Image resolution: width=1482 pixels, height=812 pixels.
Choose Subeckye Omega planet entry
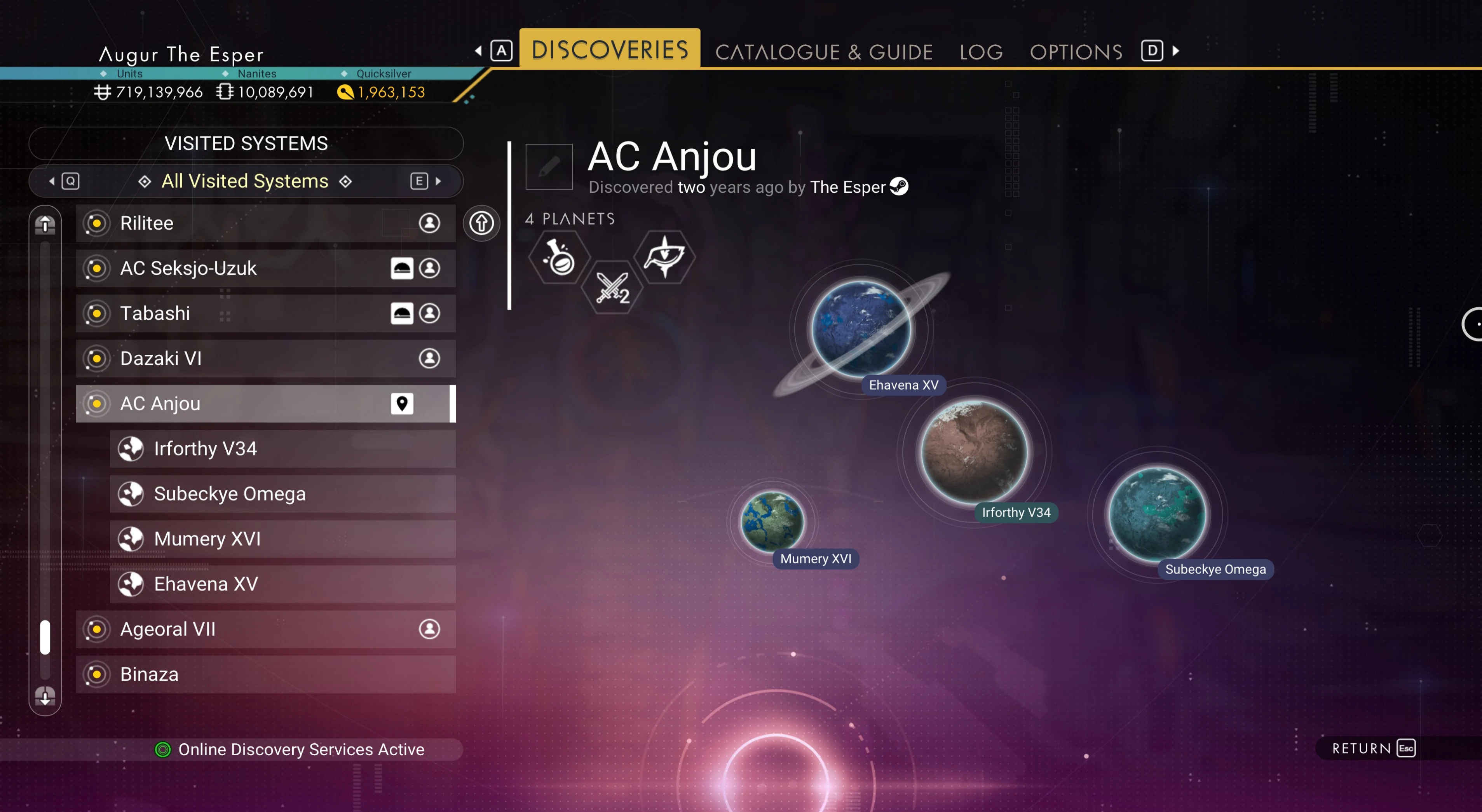pos(282,494)
